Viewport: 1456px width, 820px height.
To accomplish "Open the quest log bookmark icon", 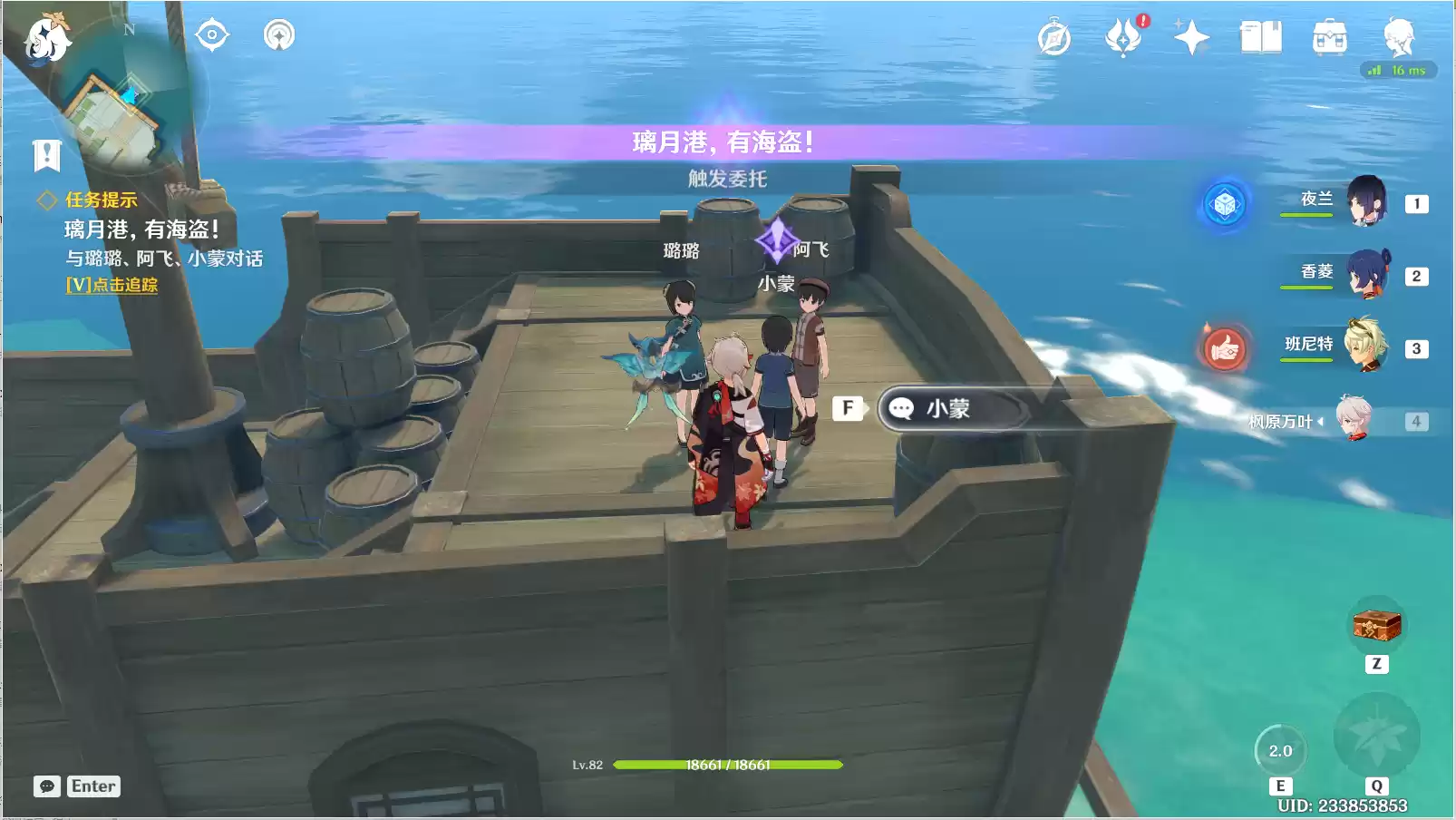I will (x=47, y=155).
